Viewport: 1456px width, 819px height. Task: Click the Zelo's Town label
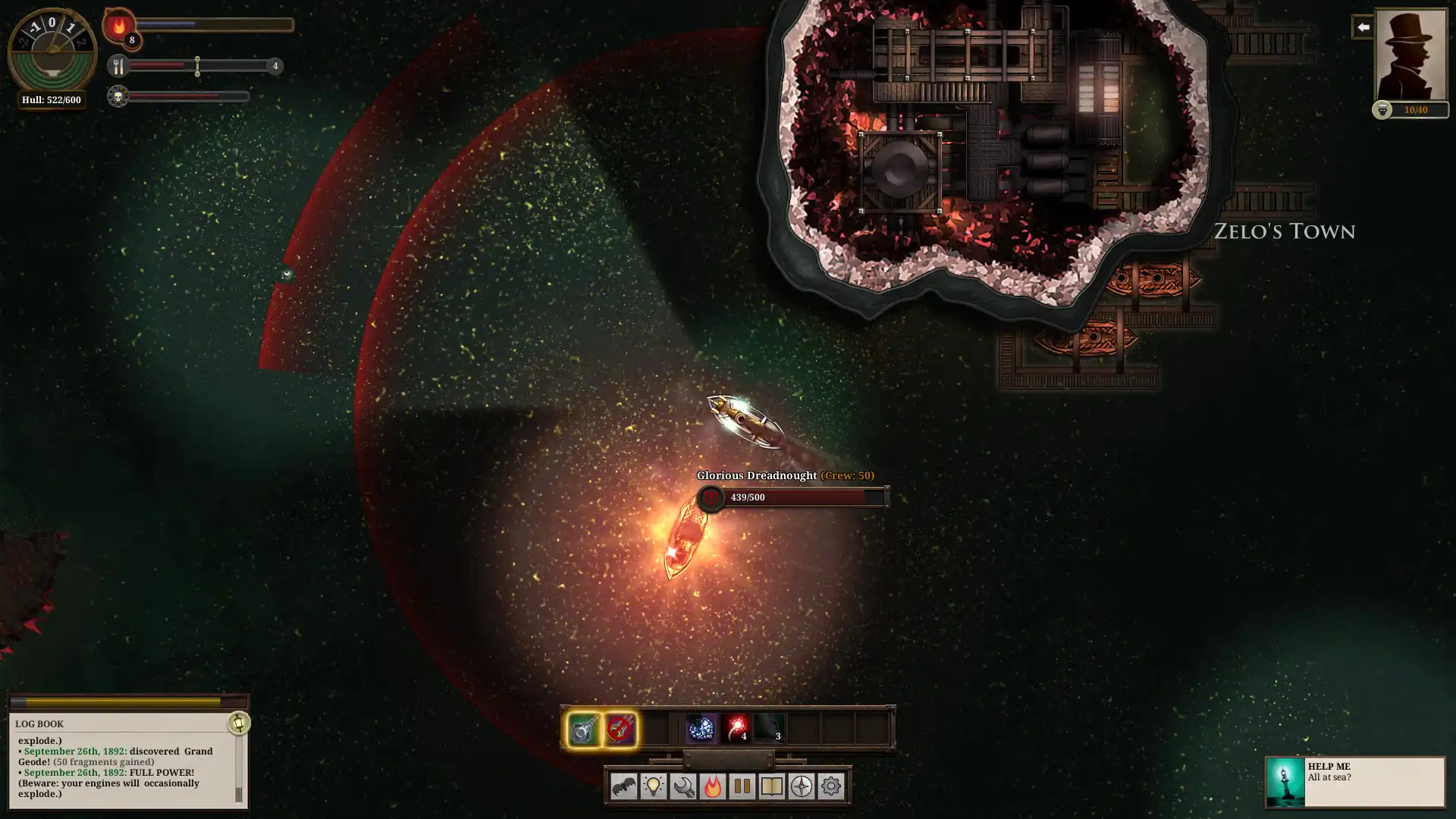coord(1285,232)
